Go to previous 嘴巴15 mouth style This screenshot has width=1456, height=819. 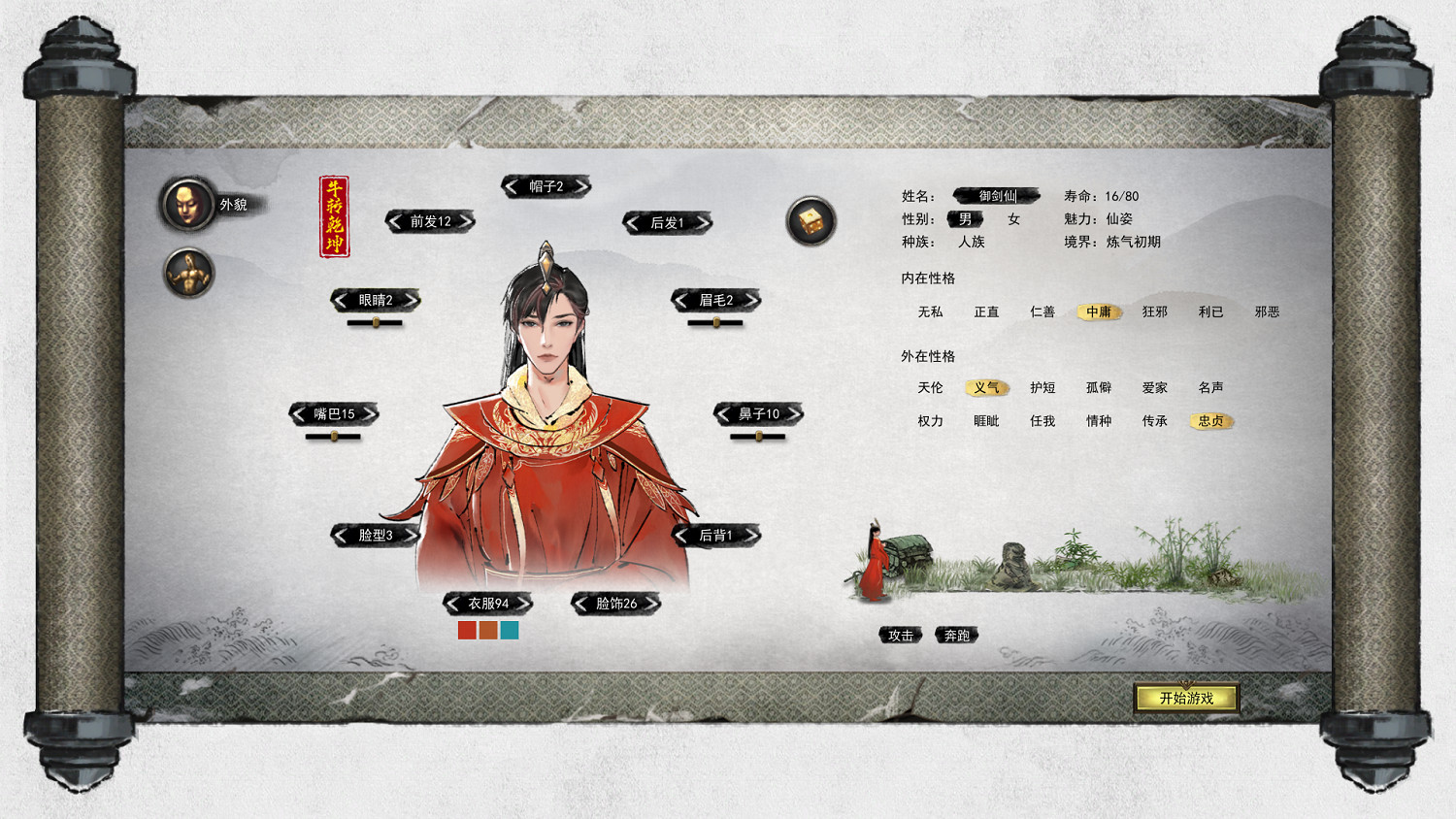coord(299,413)
